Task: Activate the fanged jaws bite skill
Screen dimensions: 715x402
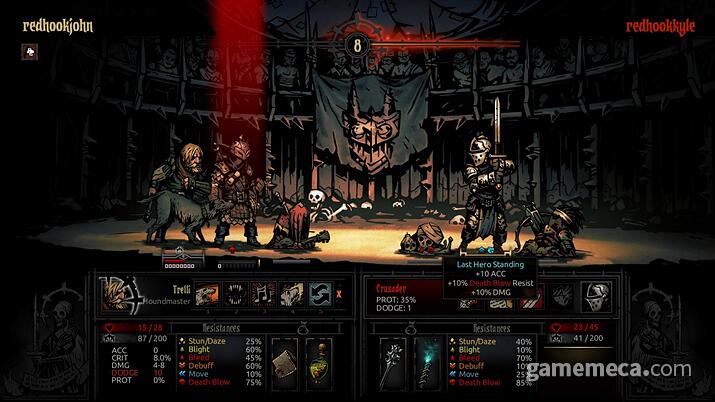Action: (x=236, y=293)
